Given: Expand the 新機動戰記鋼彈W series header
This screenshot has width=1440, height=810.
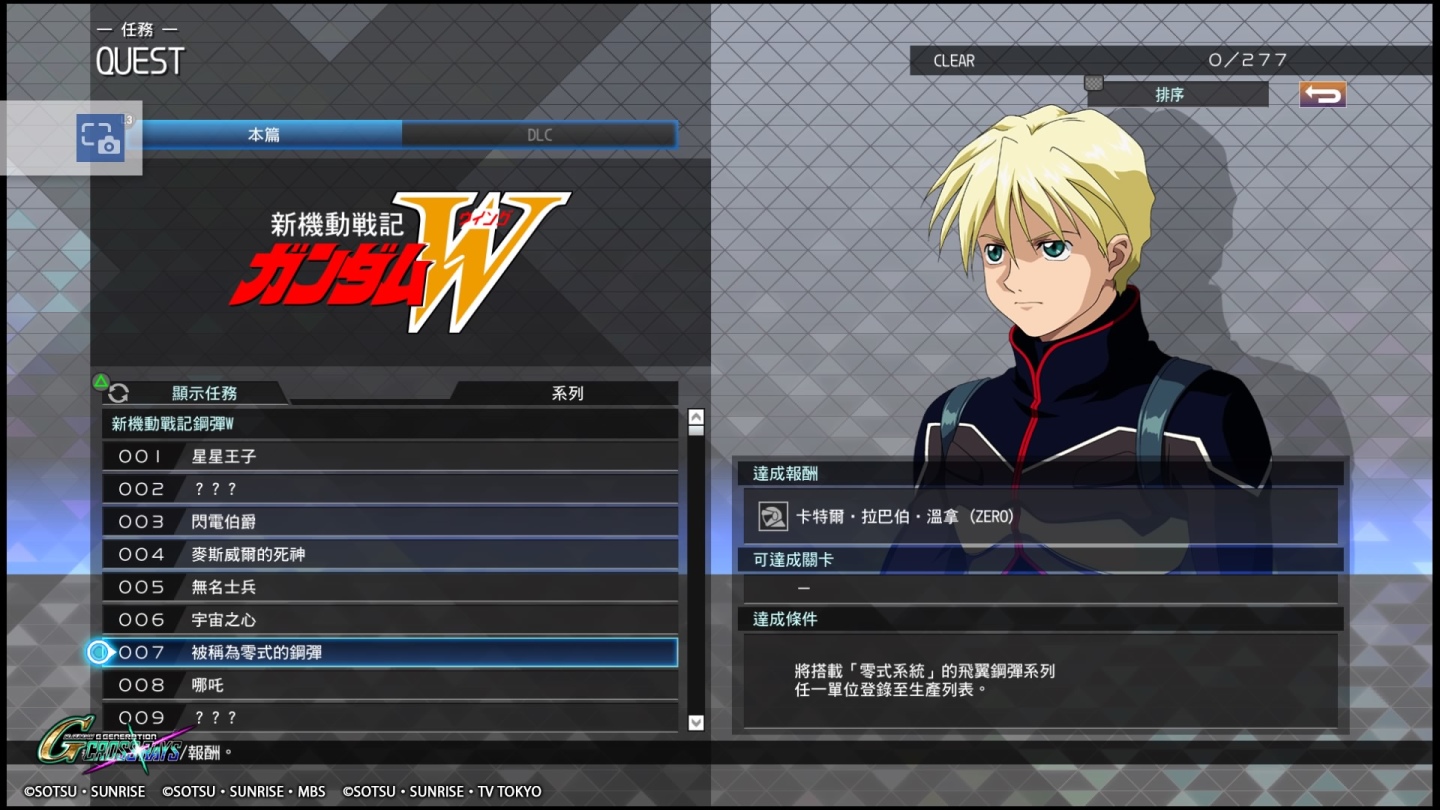Looking at the screenshot, I should [390, 424].
